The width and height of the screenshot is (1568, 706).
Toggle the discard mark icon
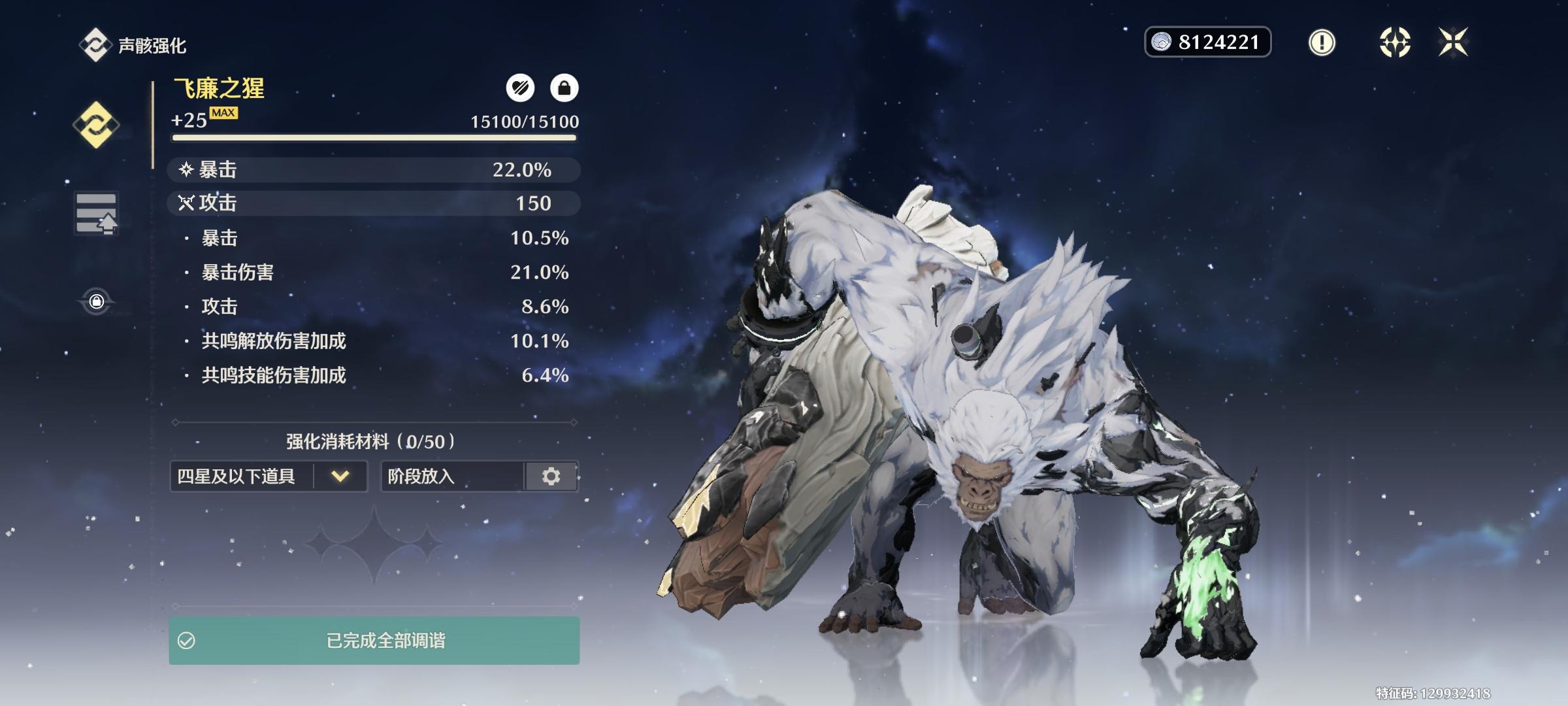tap(520, 88)
